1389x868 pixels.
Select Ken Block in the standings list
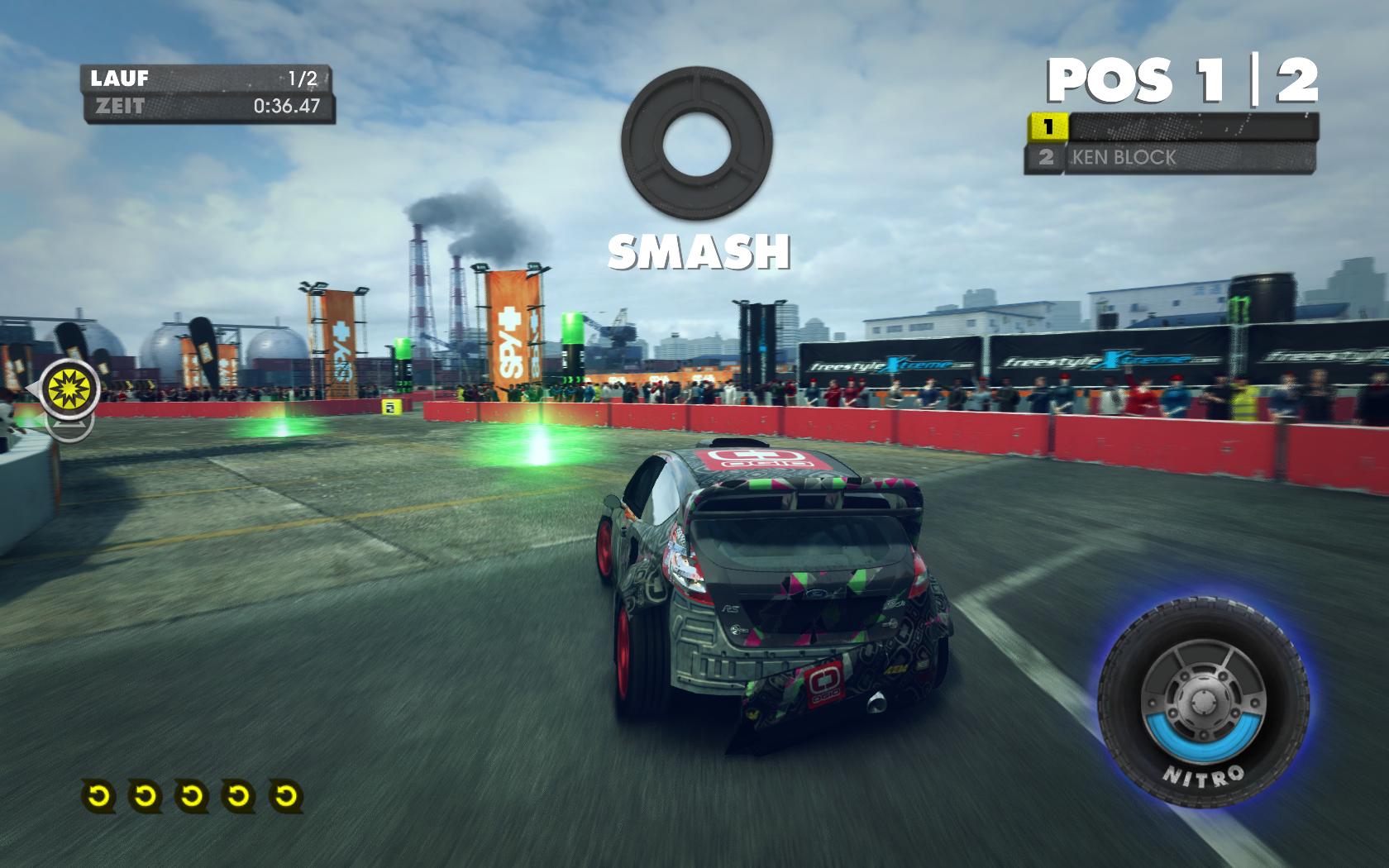(1170, 157)
